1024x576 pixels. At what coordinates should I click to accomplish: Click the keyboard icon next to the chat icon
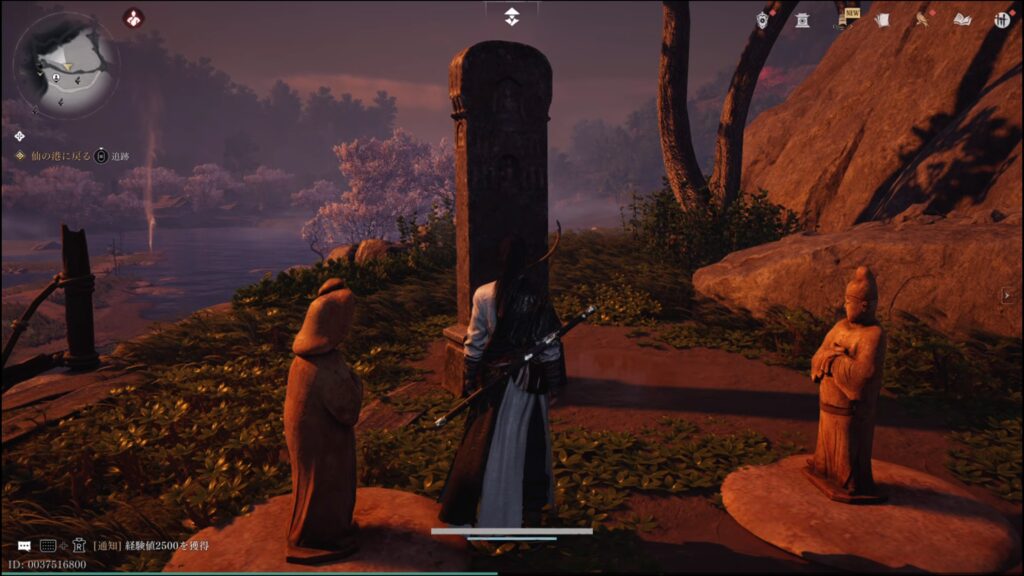click(48, 546)
